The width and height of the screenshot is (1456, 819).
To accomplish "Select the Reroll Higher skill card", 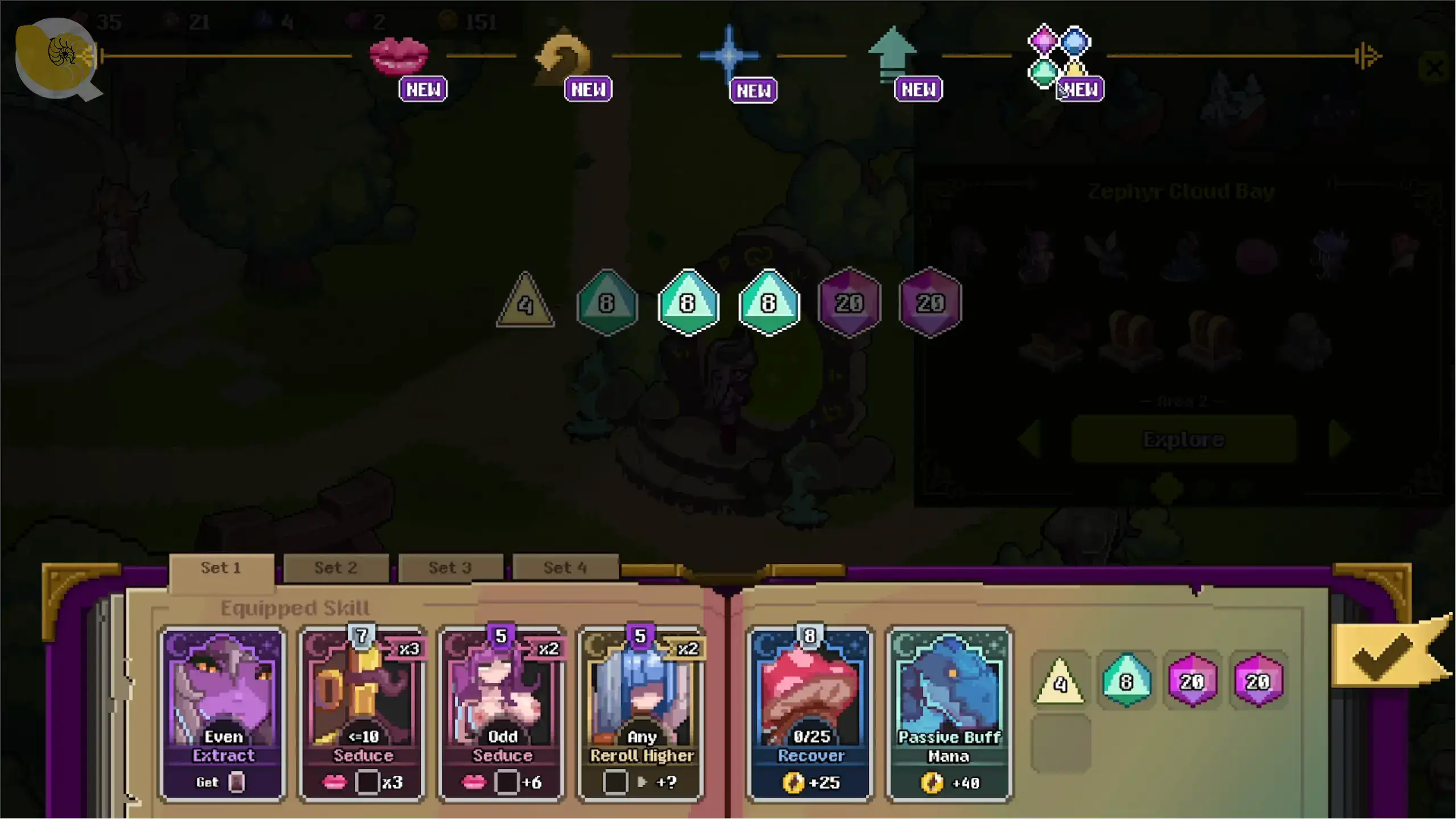I will pyautogui.click(x=642, y=714).
